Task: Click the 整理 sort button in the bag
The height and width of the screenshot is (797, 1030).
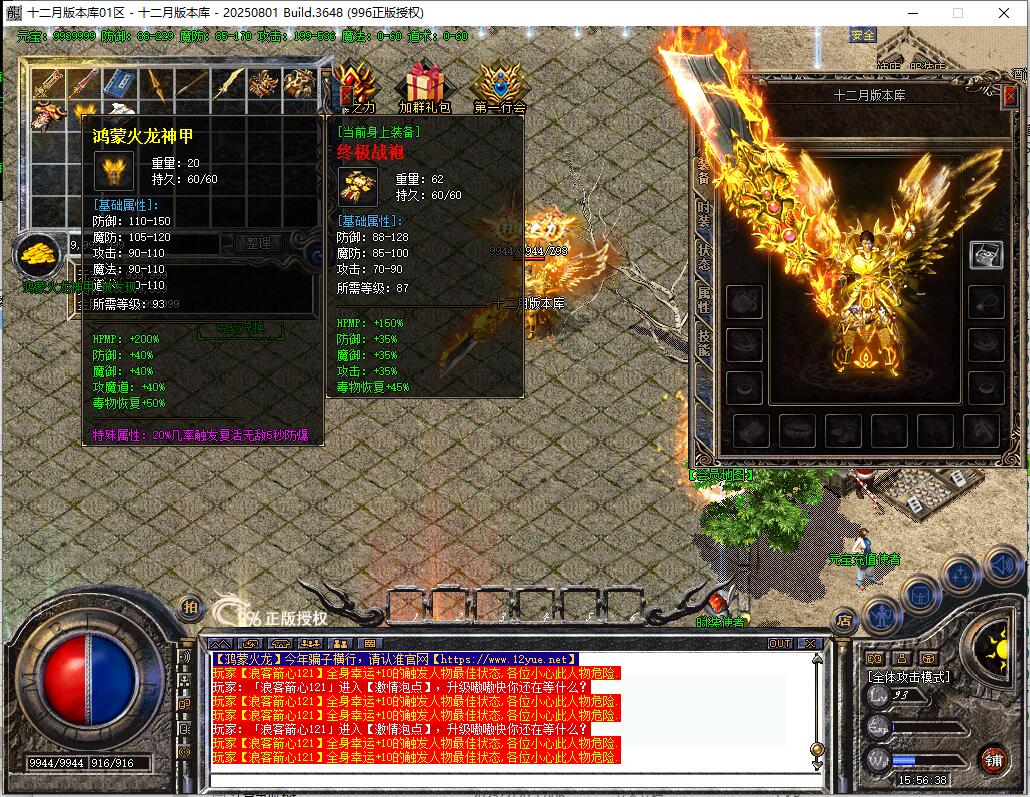Action: click(x=259, y=243)
